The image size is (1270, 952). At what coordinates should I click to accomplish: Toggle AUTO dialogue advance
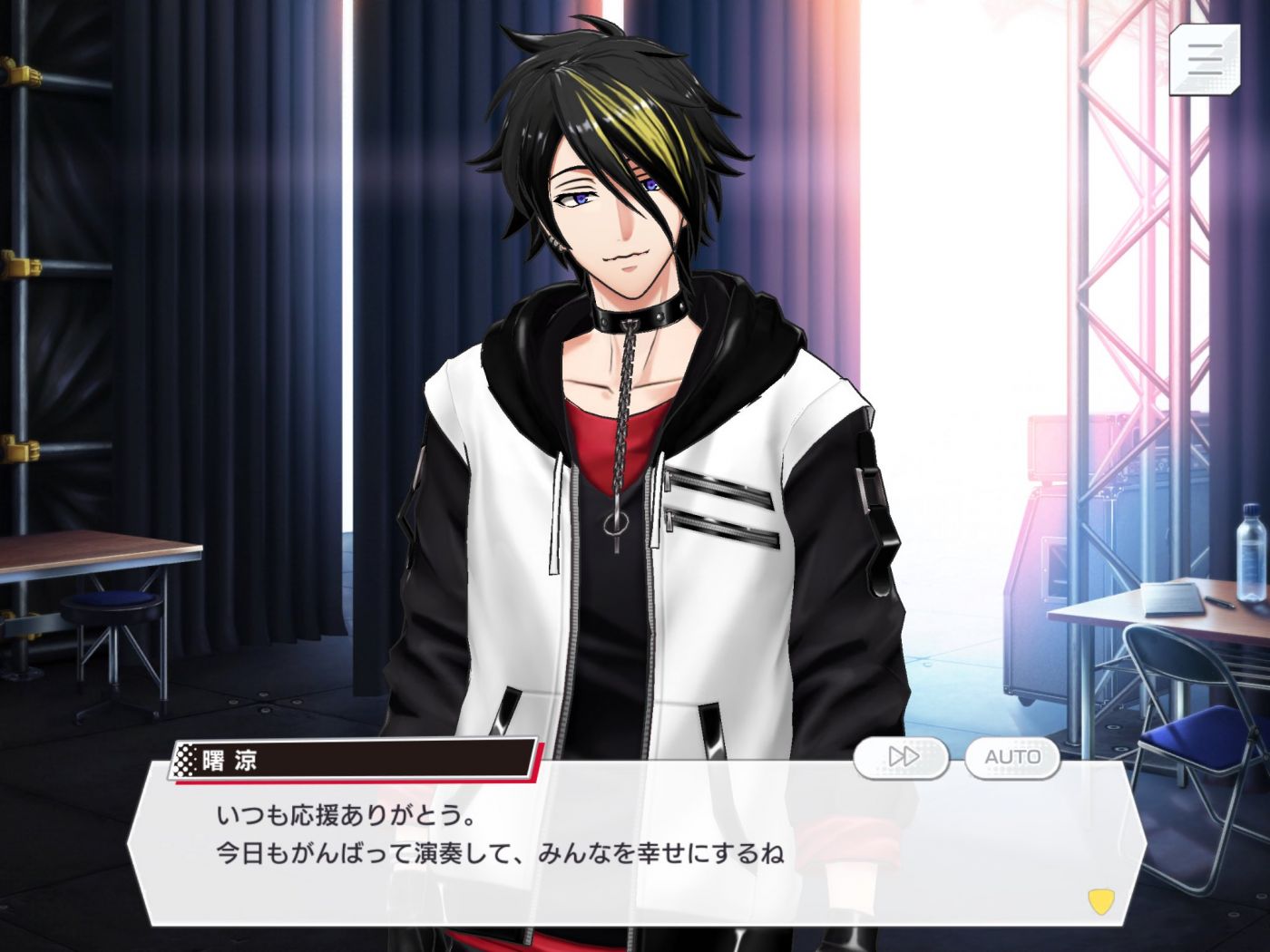point(1011,757)
